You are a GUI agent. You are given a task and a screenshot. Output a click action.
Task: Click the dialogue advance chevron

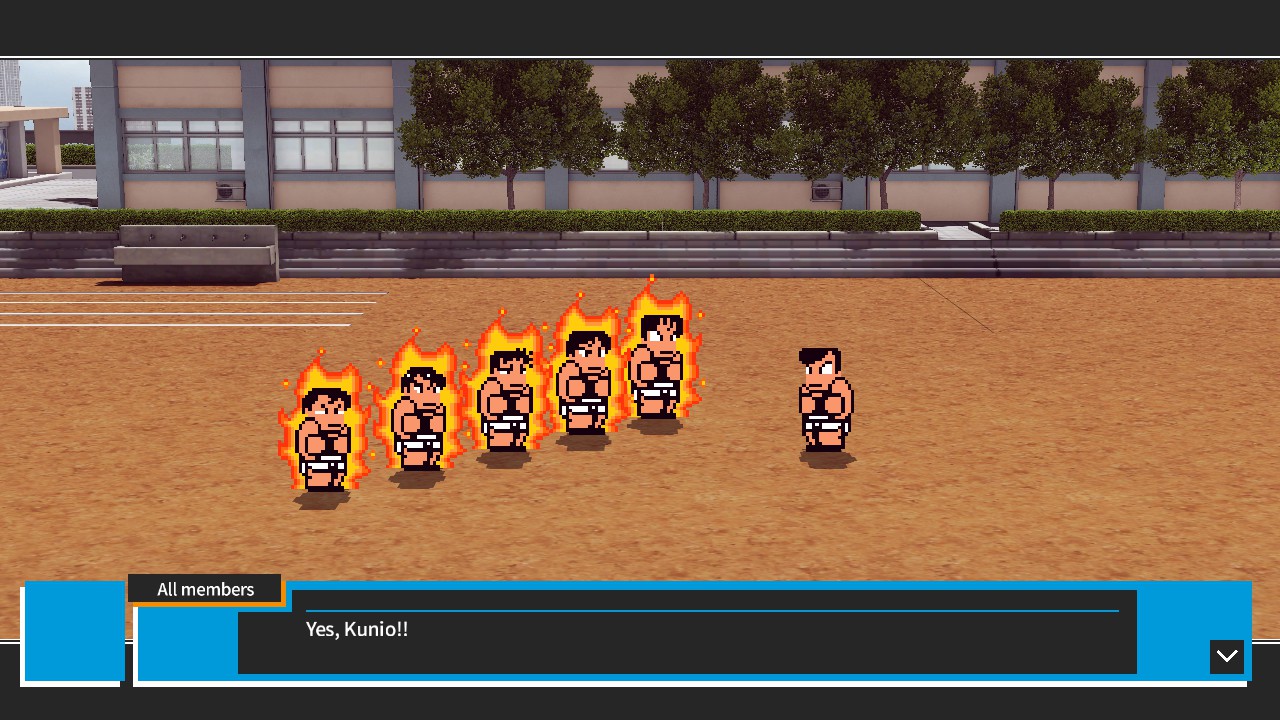1227,657
